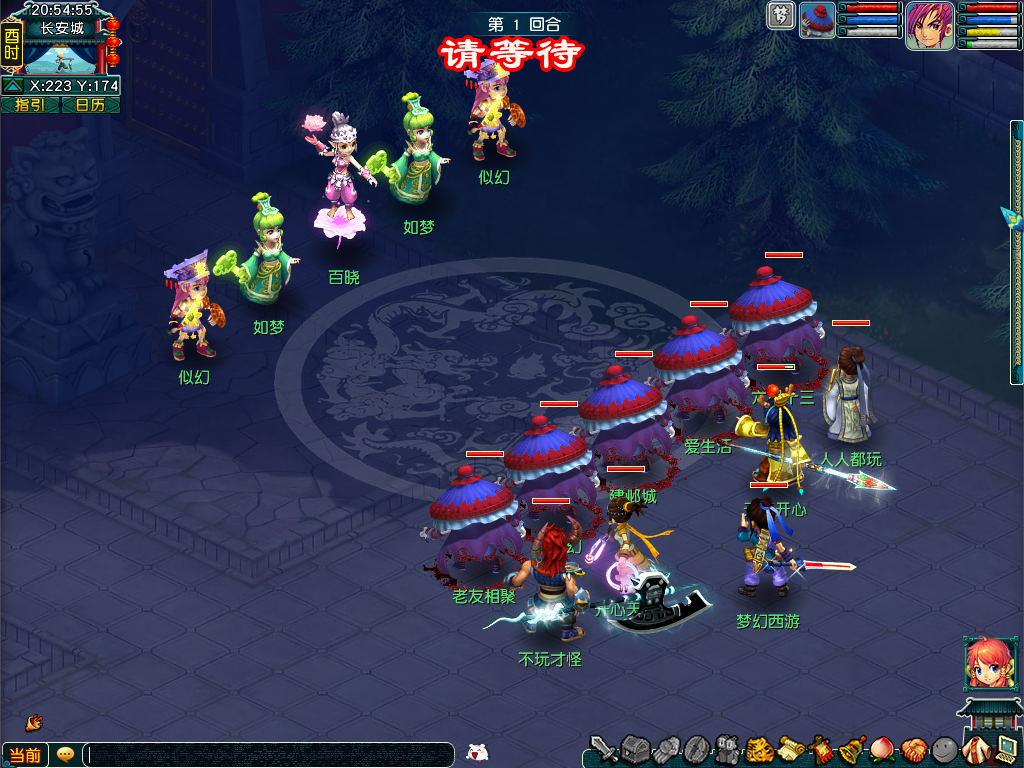Switch the 当前 chat channel button
This screenshot has height=768, width=1024.
click(25, 755)
